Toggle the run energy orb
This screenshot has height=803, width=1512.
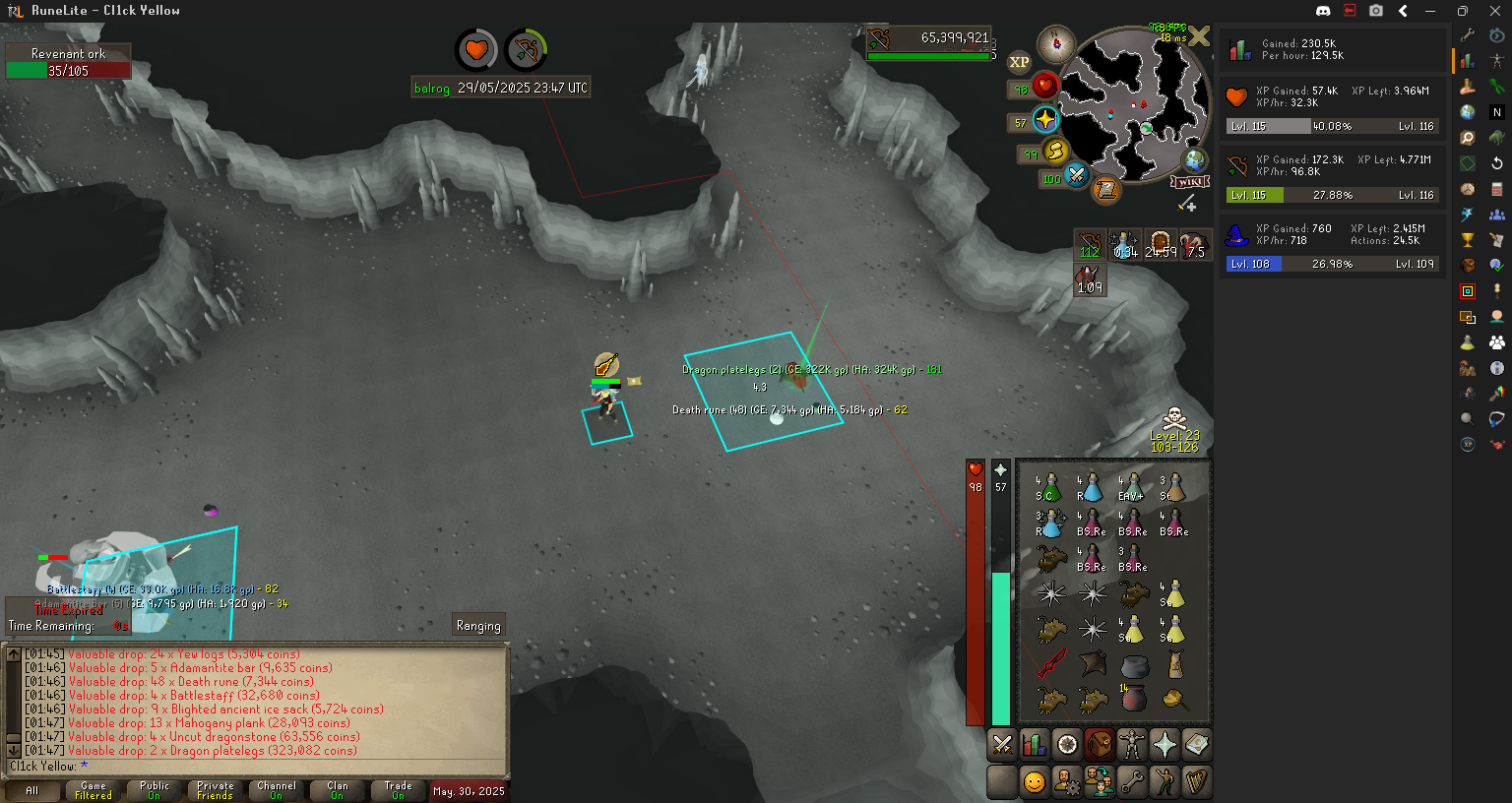(x=1055, y=152)
